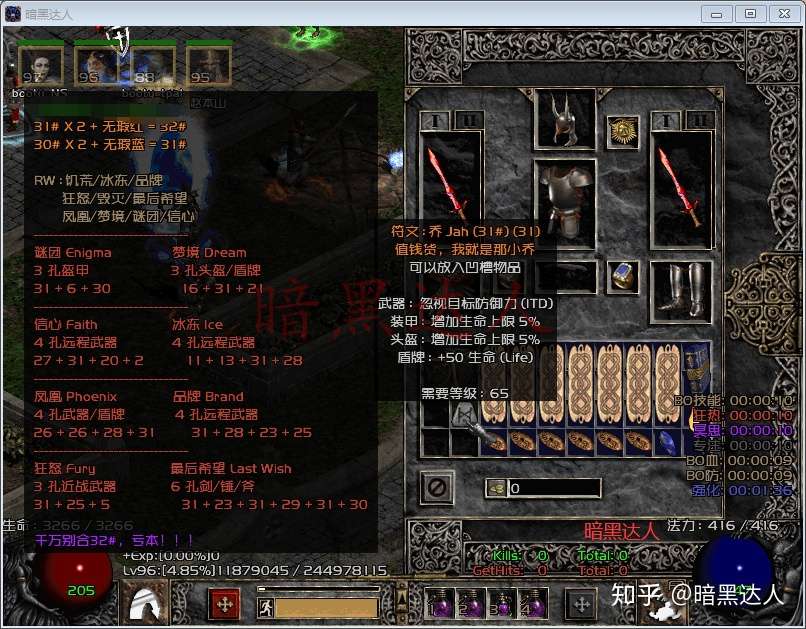Toggle the run/walk button
Image resolution: width=806 pixels, height=629 pixels.
pyautogui.click(x=265, y=606)
